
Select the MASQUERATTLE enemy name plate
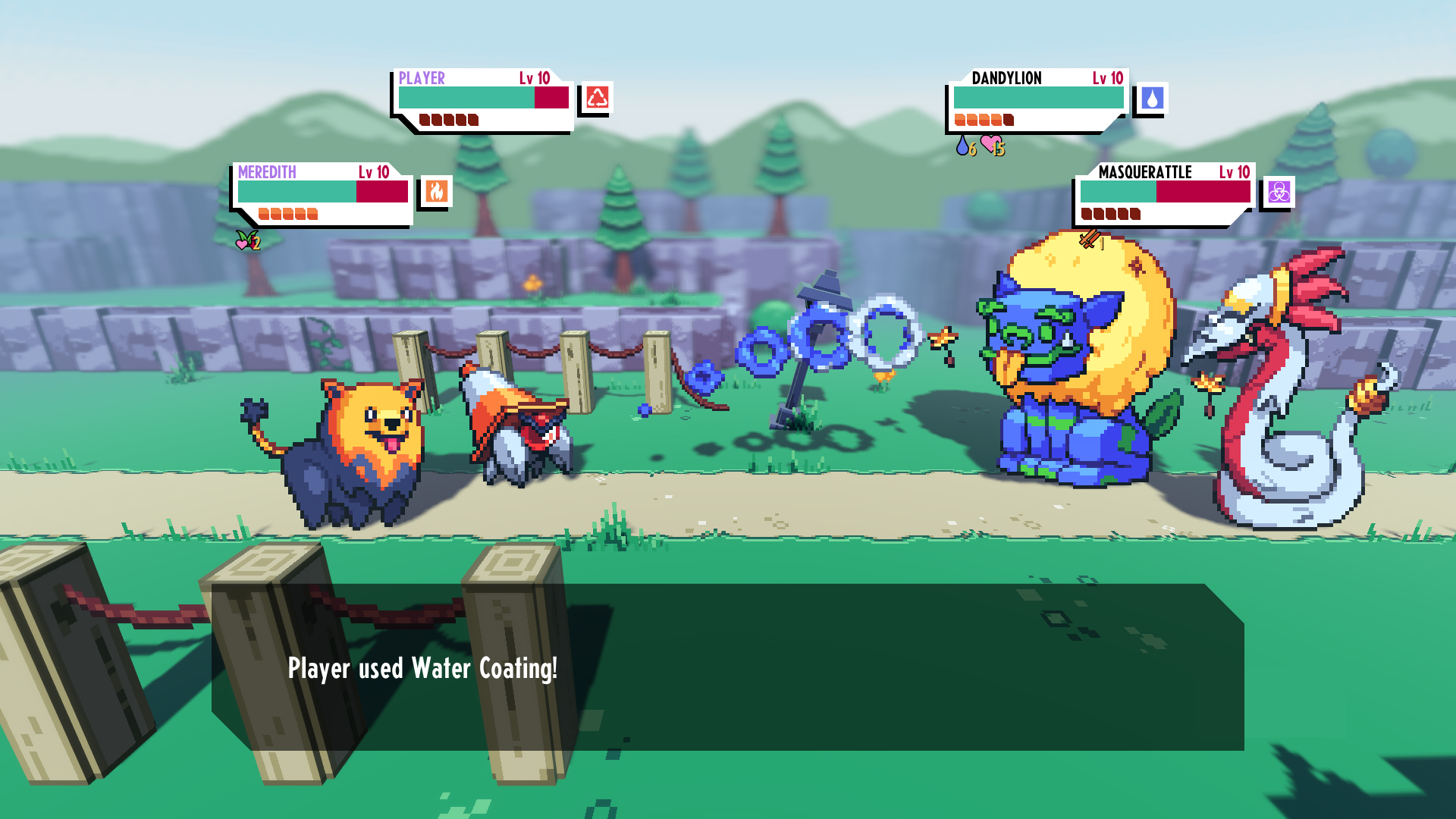coord(1144,174)
